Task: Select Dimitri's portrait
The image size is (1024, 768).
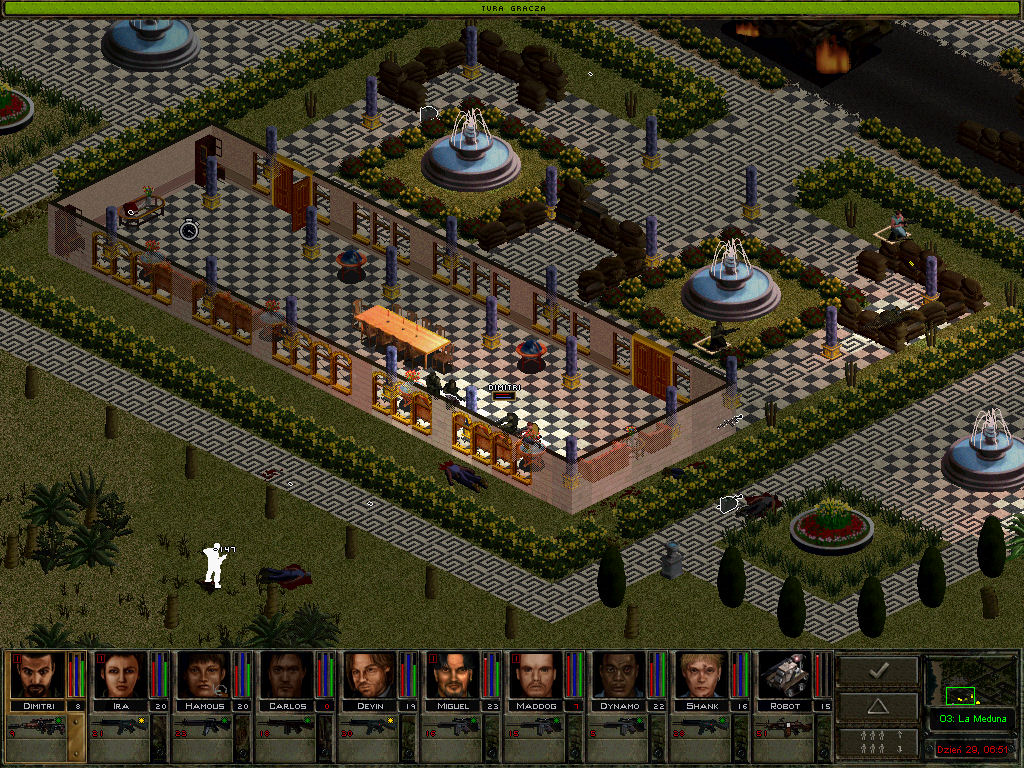Action: [37, 675]
